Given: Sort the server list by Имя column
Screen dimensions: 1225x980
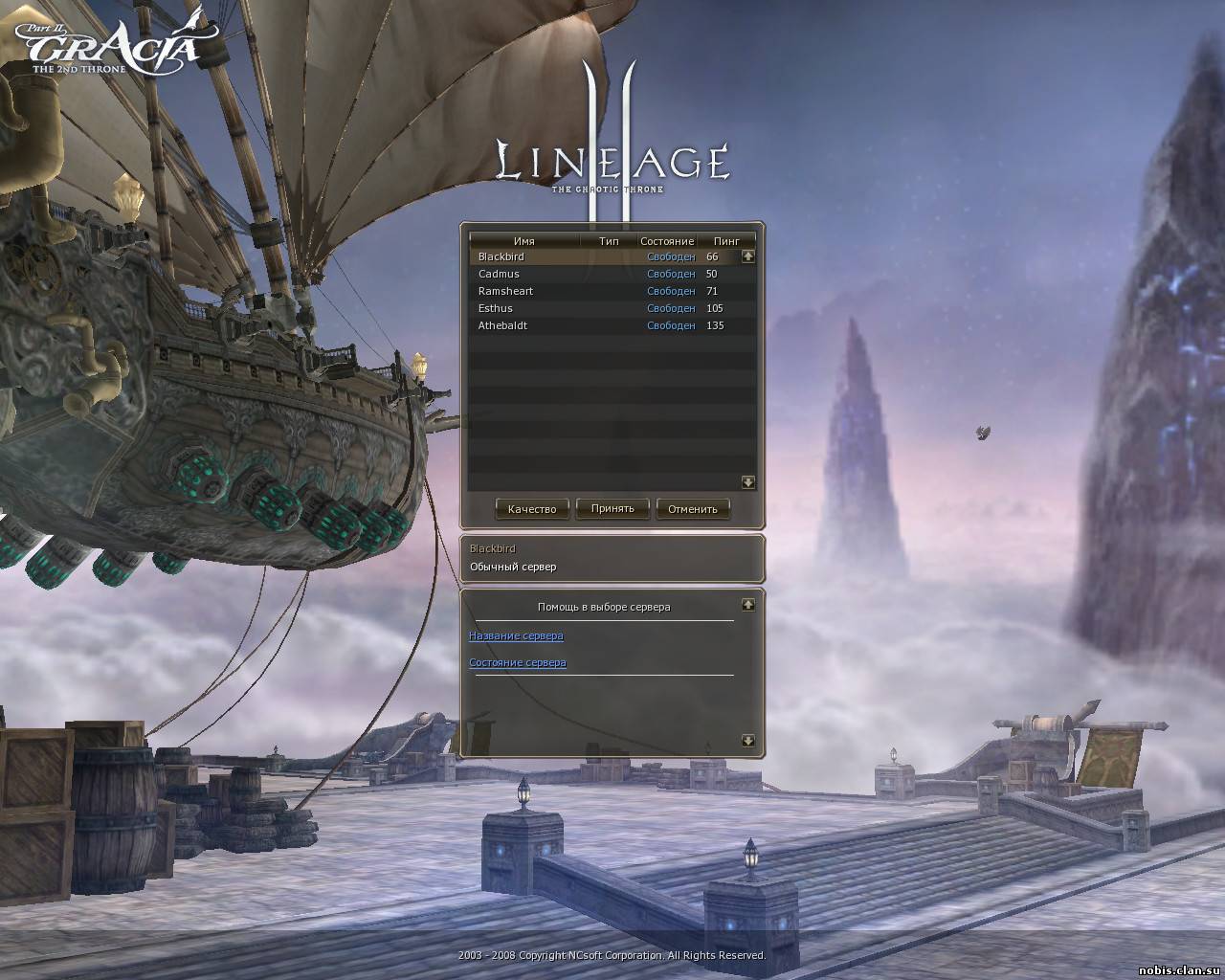Looking at the screenshot, I should click(524, 241).
